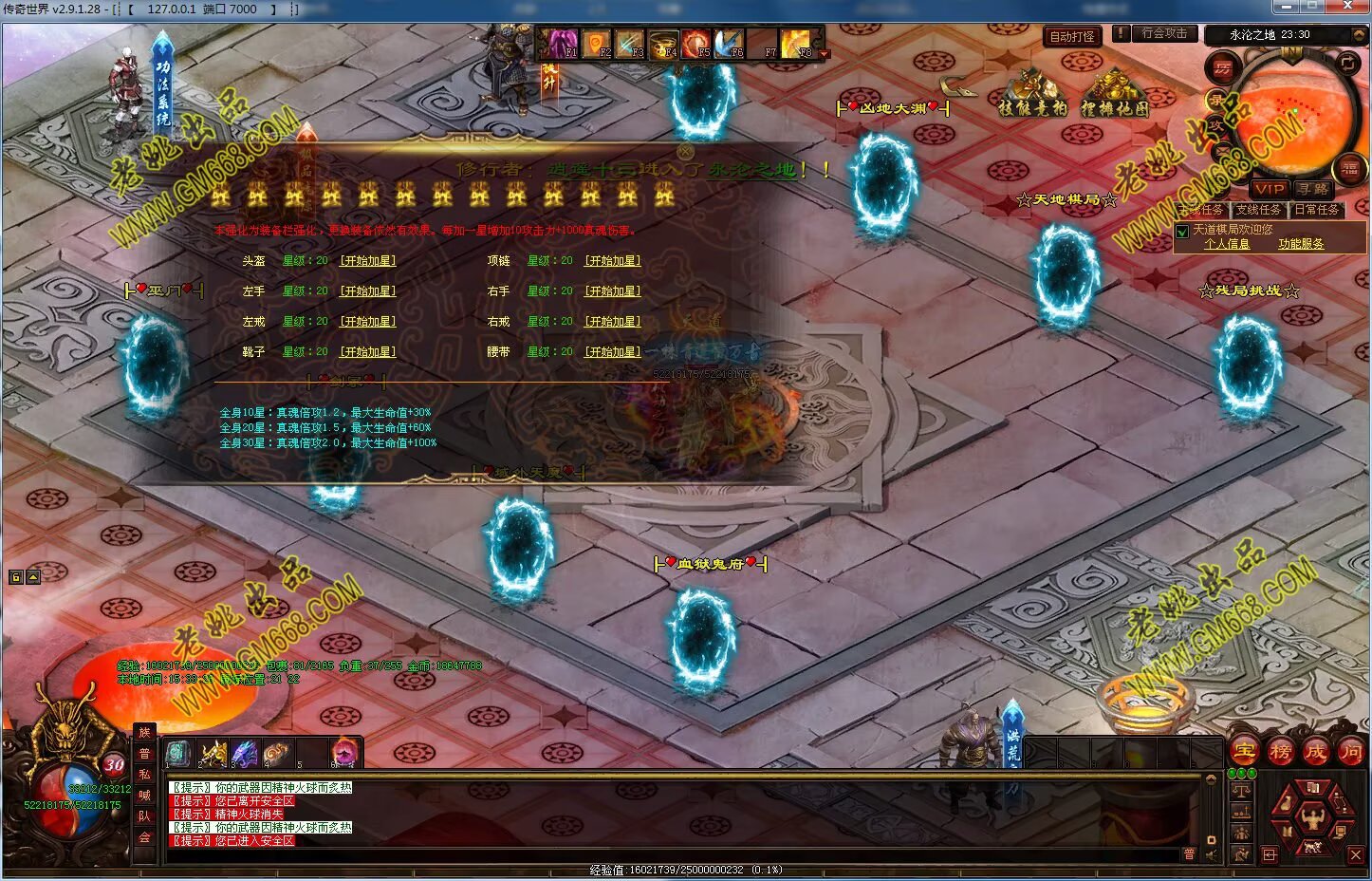This screenshot has height=881, width=1372.
Task: Switch to the 日常任务 daily quests tab
Action: [x=1317, y=210]
